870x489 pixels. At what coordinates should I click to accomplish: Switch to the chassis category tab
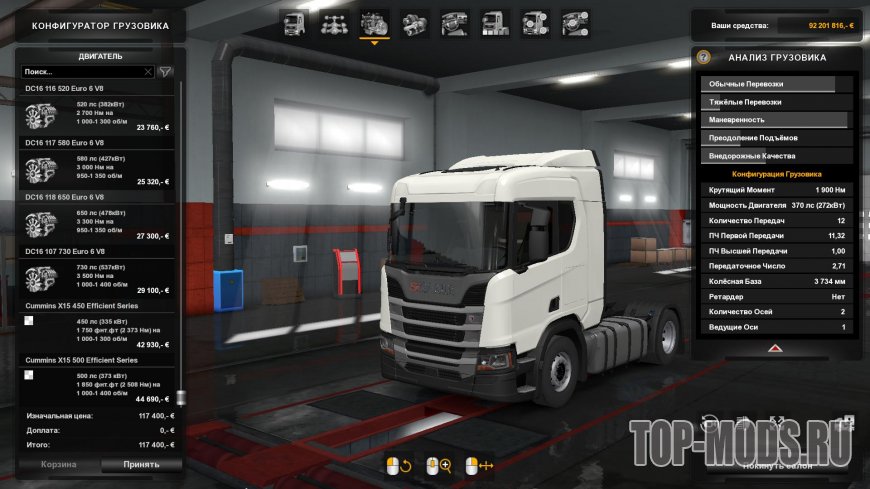pyautogui.click(x=333, y=22)
